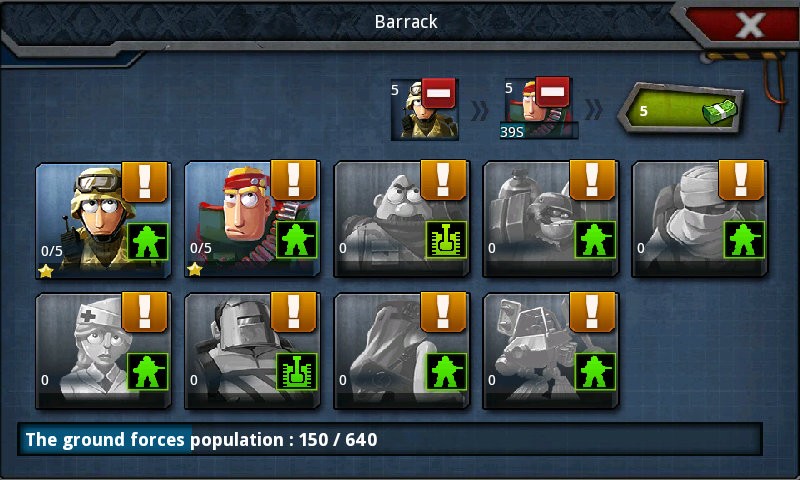
Task: Cancel the queued red-bandana trooper showing 39S
Action: coord(553,95)
